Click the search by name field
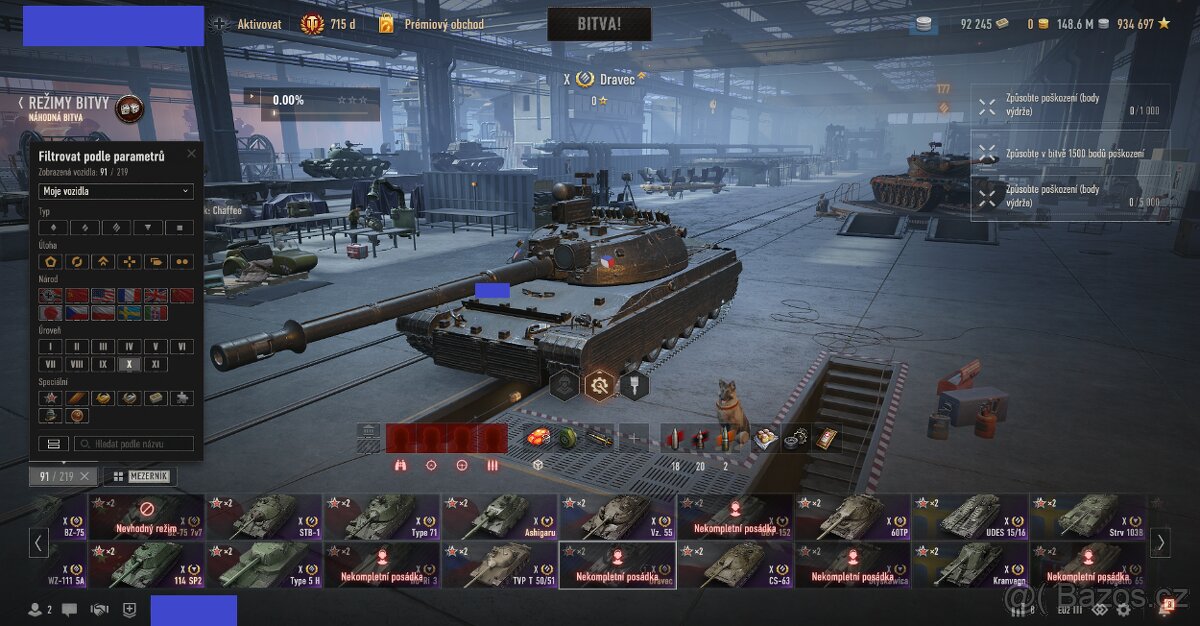 pyautogui.click(x=133, y=443)
